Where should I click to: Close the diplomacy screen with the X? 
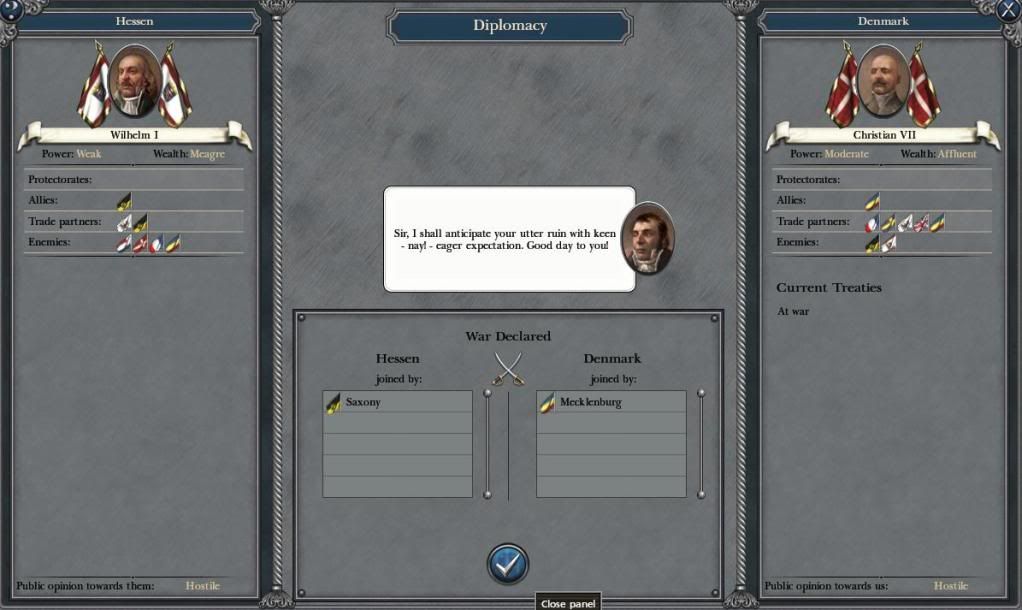(1008, 10)
